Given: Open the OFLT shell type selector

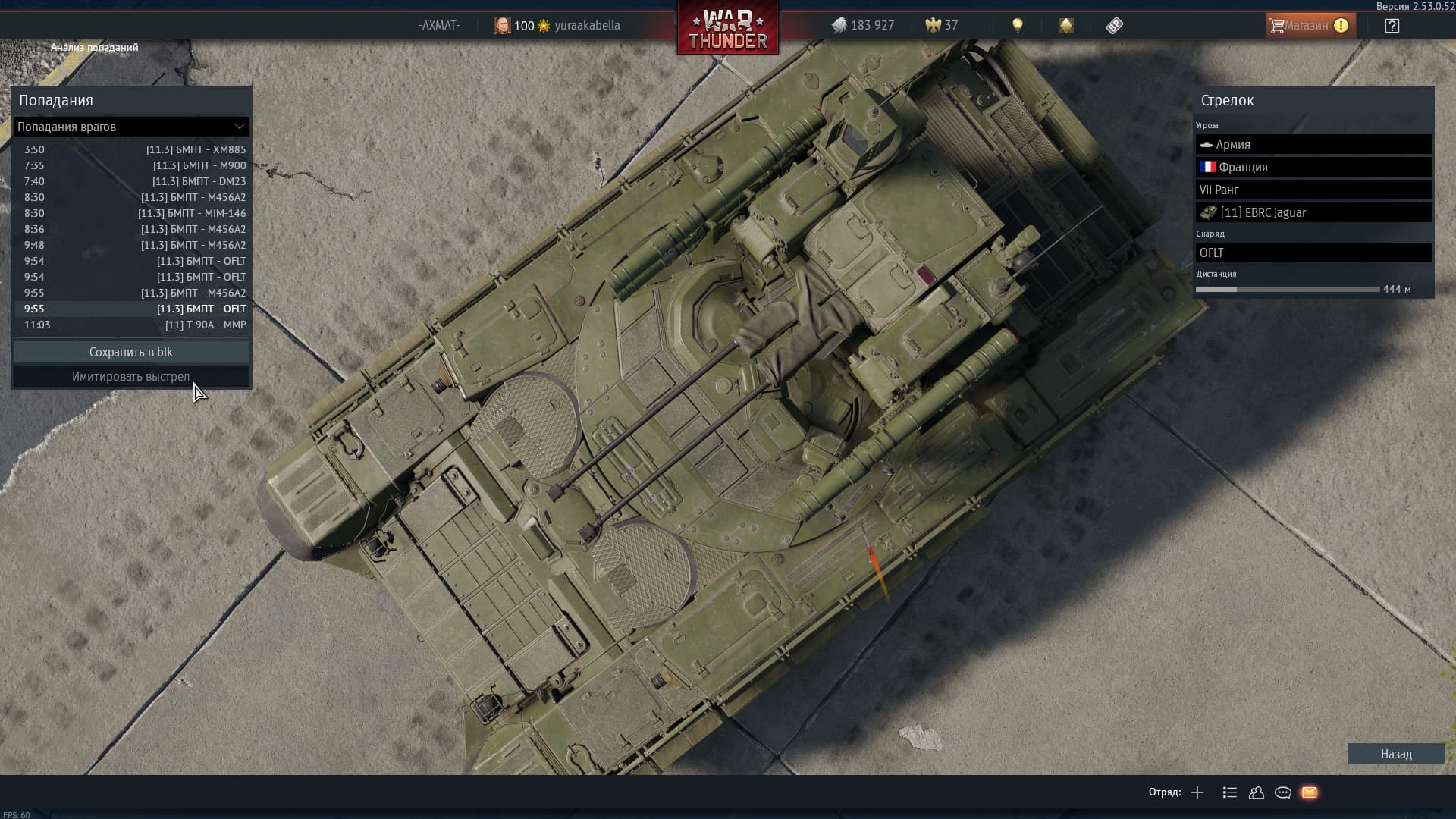Looking at the screenshot, I should (1313, 253).
